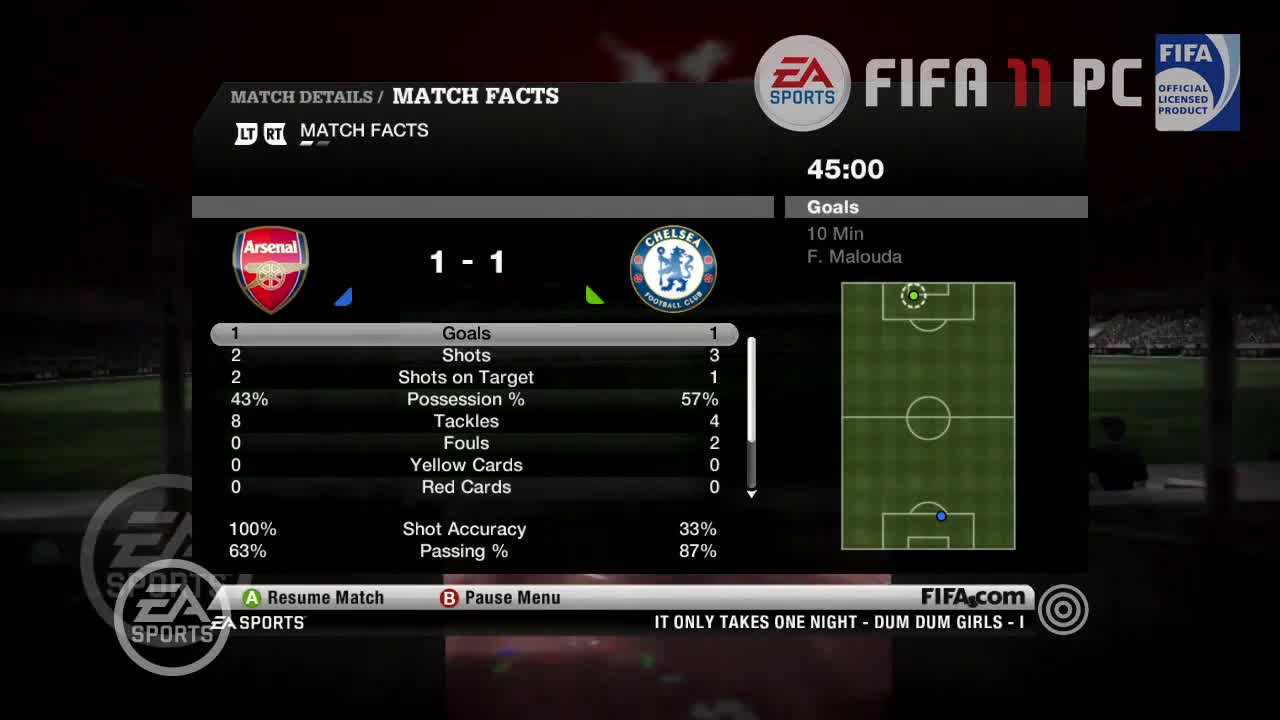Collapse the 10 Min goal entry
Image resolution: width=1280 pixels, height=720 pixels.
(x=835, y=233)
